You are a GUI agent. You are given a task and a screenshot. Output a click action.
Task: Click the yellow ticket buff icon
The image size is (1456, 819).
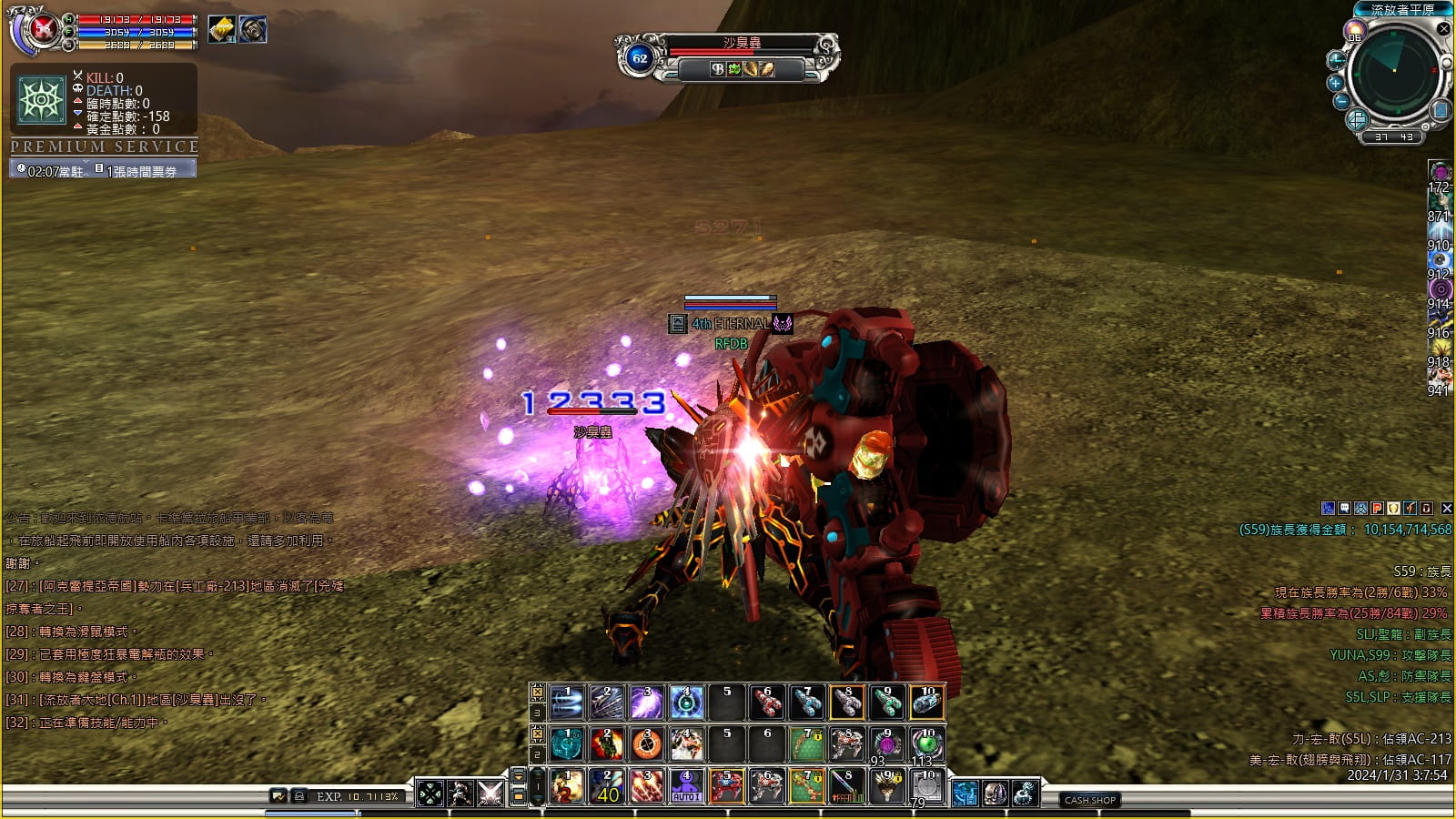click(x=222, y=30)
